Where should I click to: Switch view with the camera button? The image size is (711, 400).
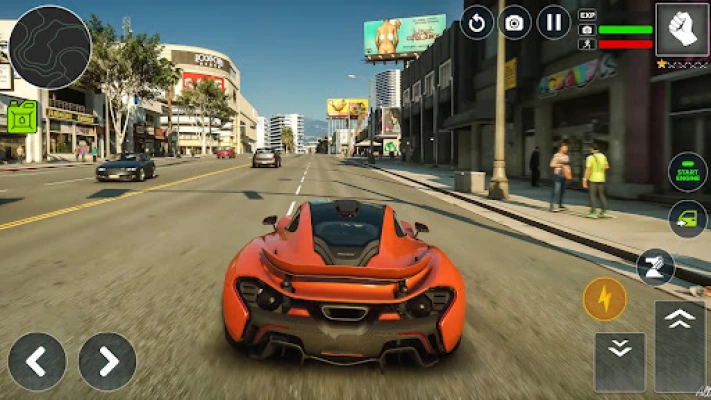pos(515,22)
